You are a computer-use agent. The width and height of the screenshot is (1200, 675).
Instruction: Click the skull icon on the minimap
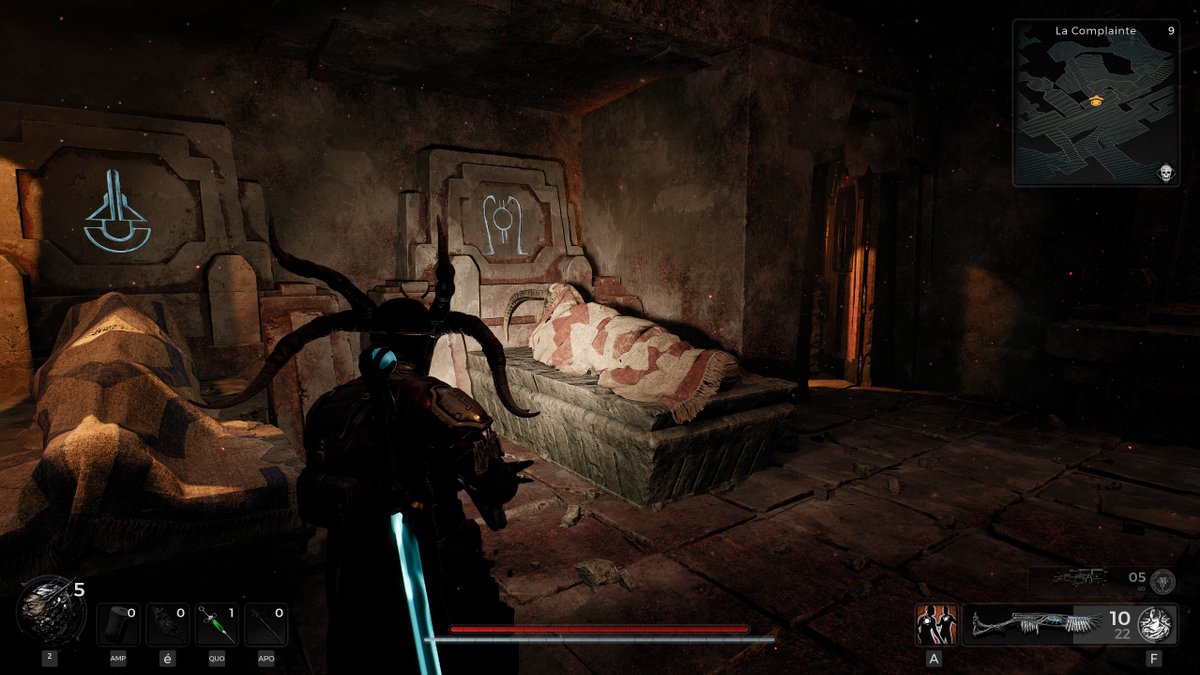[1165, 174]
